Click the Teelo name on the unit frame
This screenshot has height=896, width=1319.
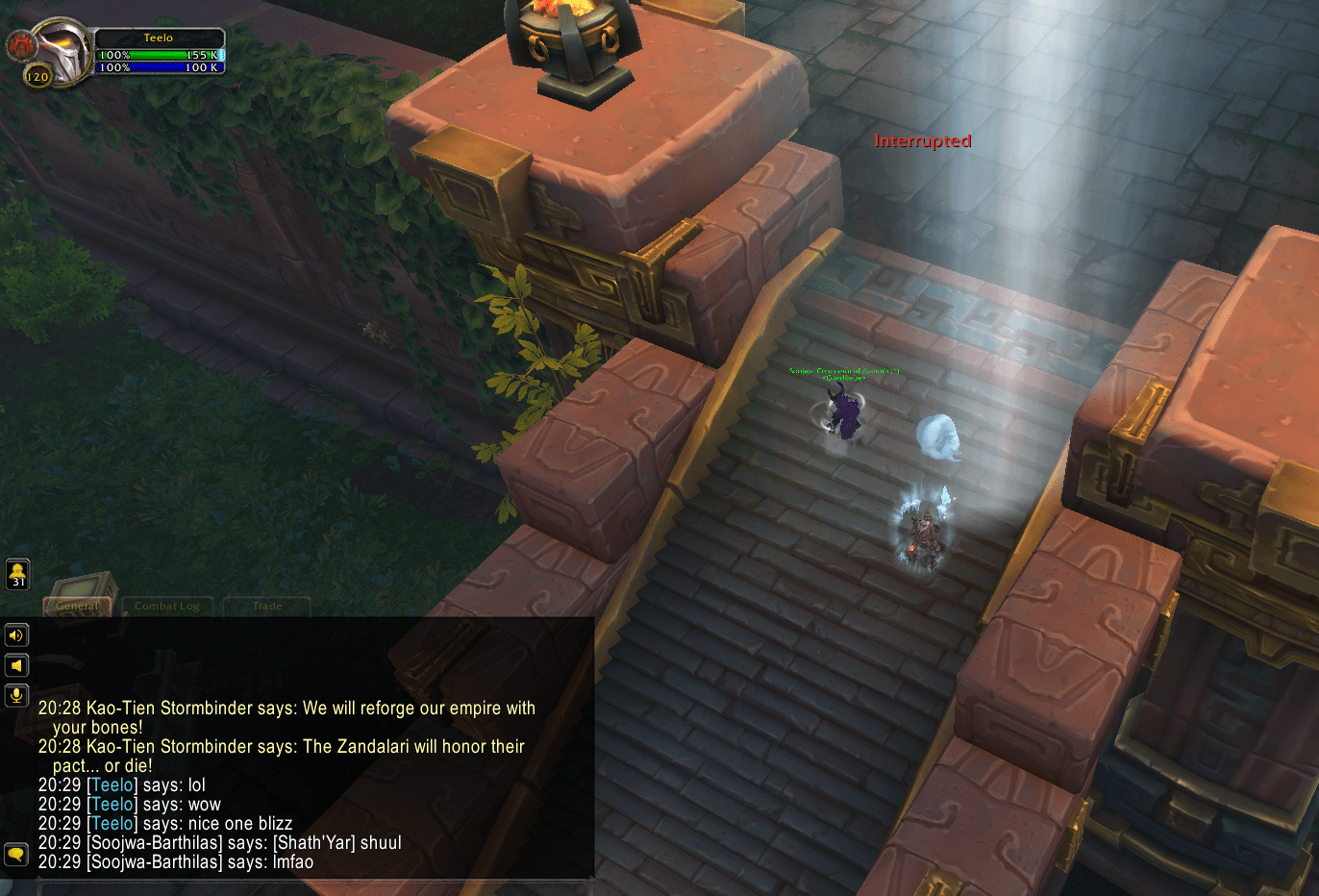pyautogui.click(x=160, y=37)
